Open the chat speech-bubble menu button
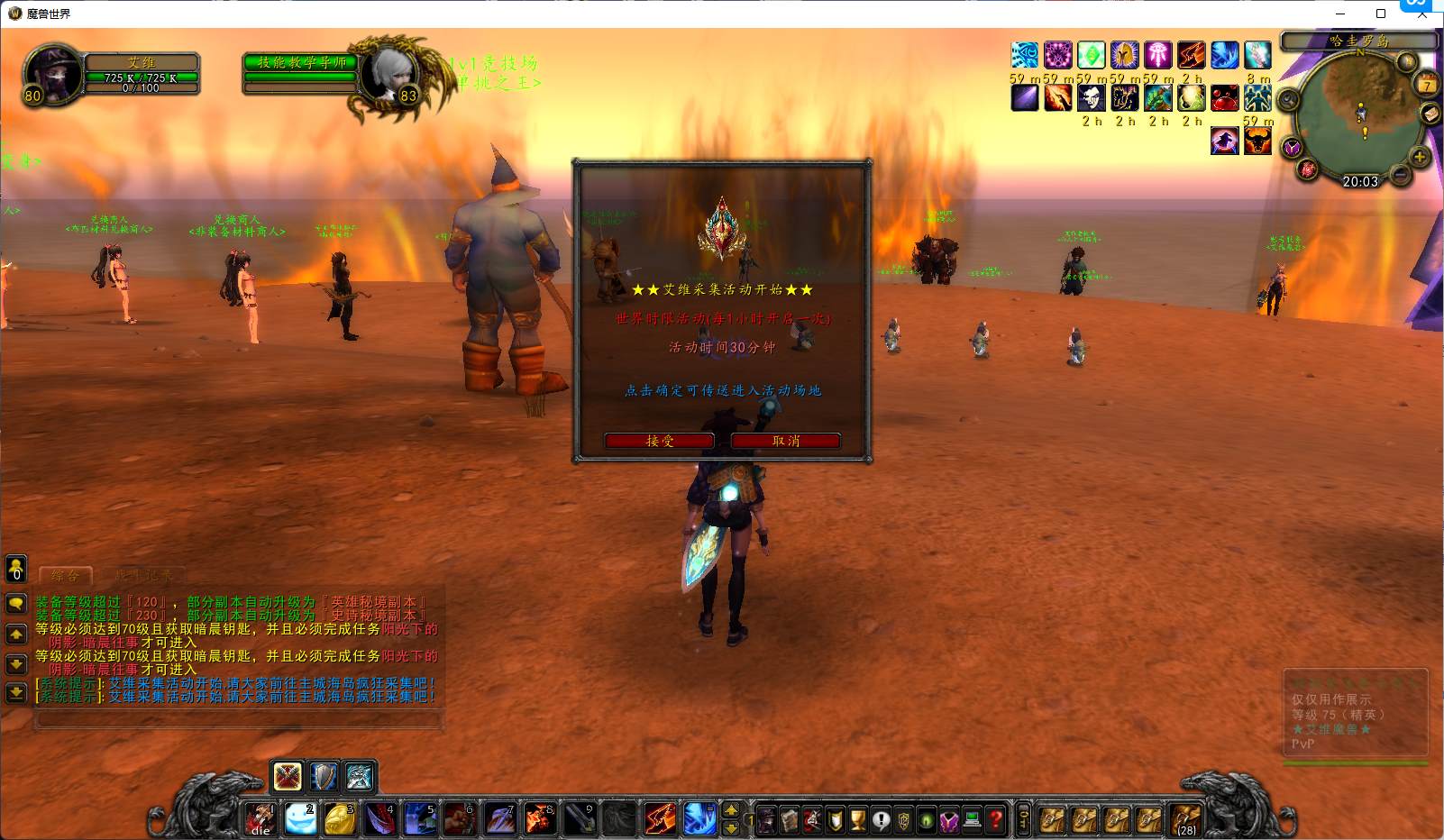The image size is (1444, 840). tap(16, 603)
